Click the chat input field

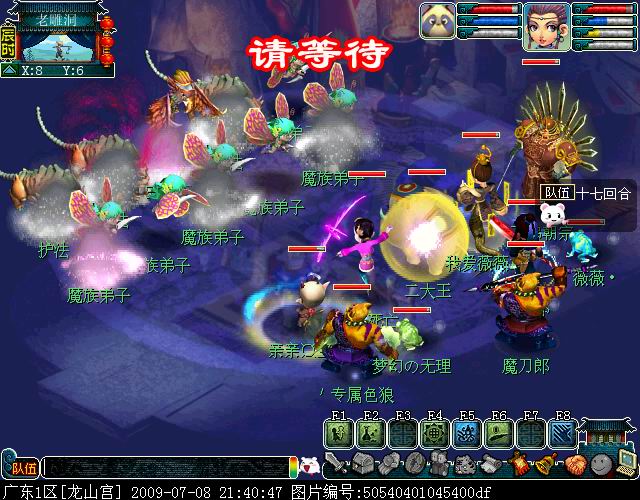[x=165, y=466]
